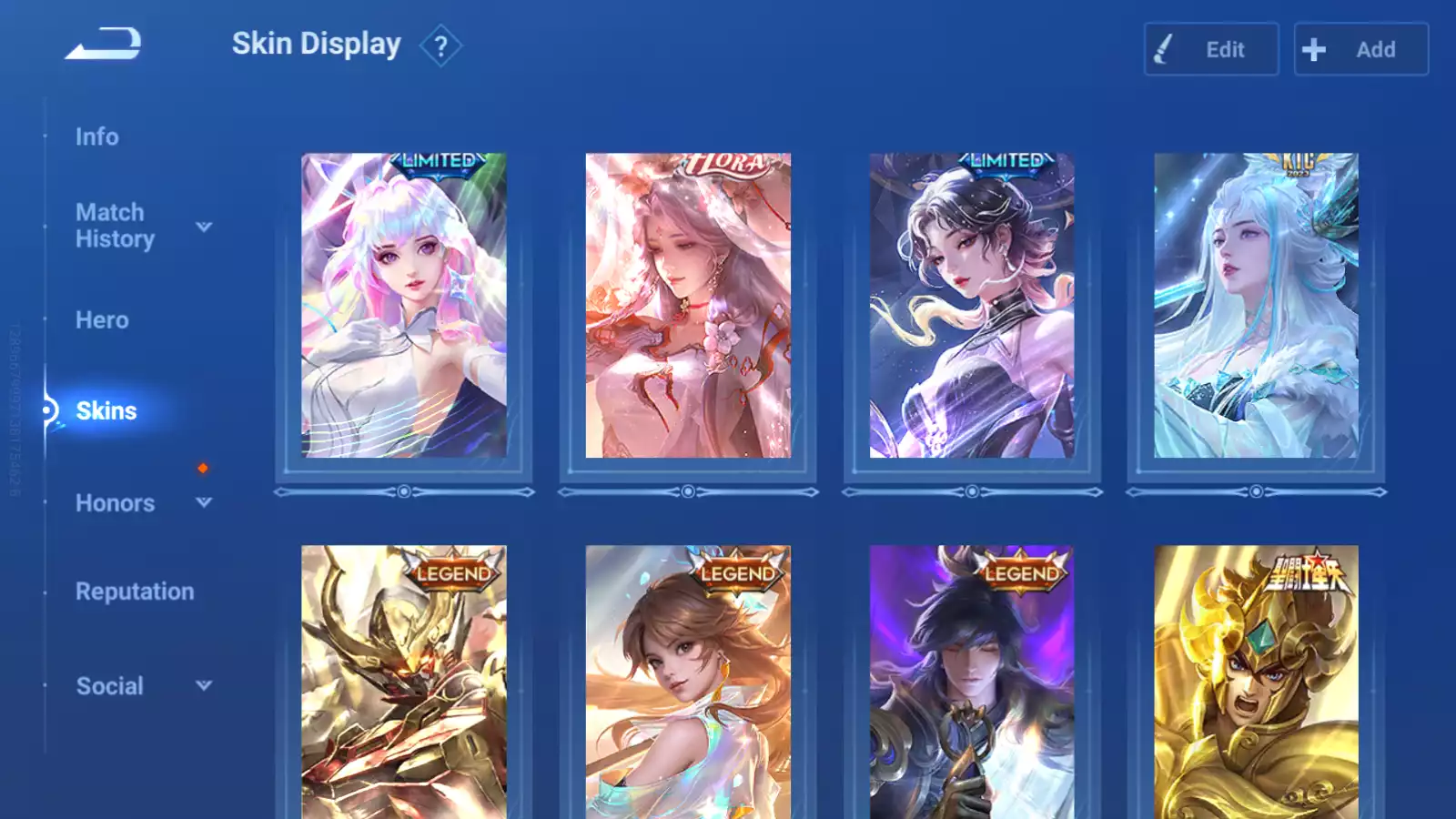This screenshot has width=1456, height=819.
Task: Select the Skins tab
Action: coord(106,411)
